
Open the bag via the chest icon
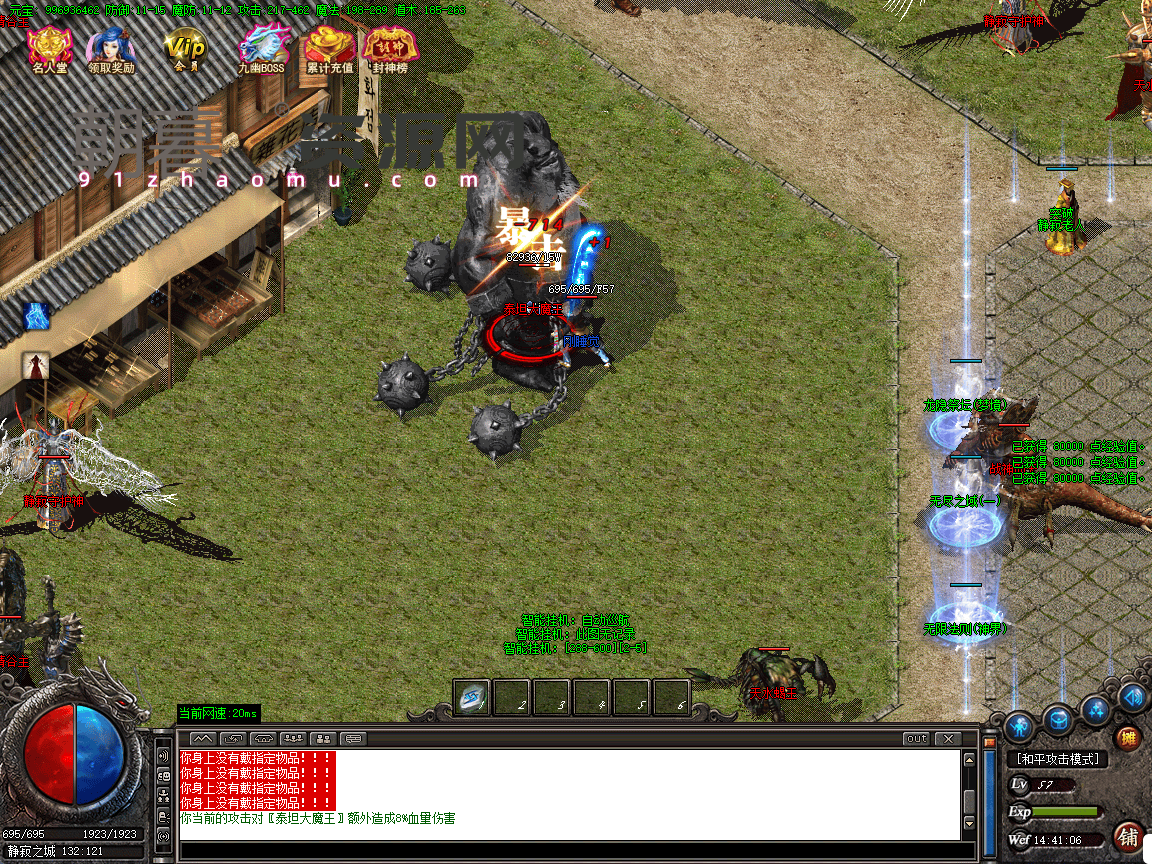tap(1059, 718)
